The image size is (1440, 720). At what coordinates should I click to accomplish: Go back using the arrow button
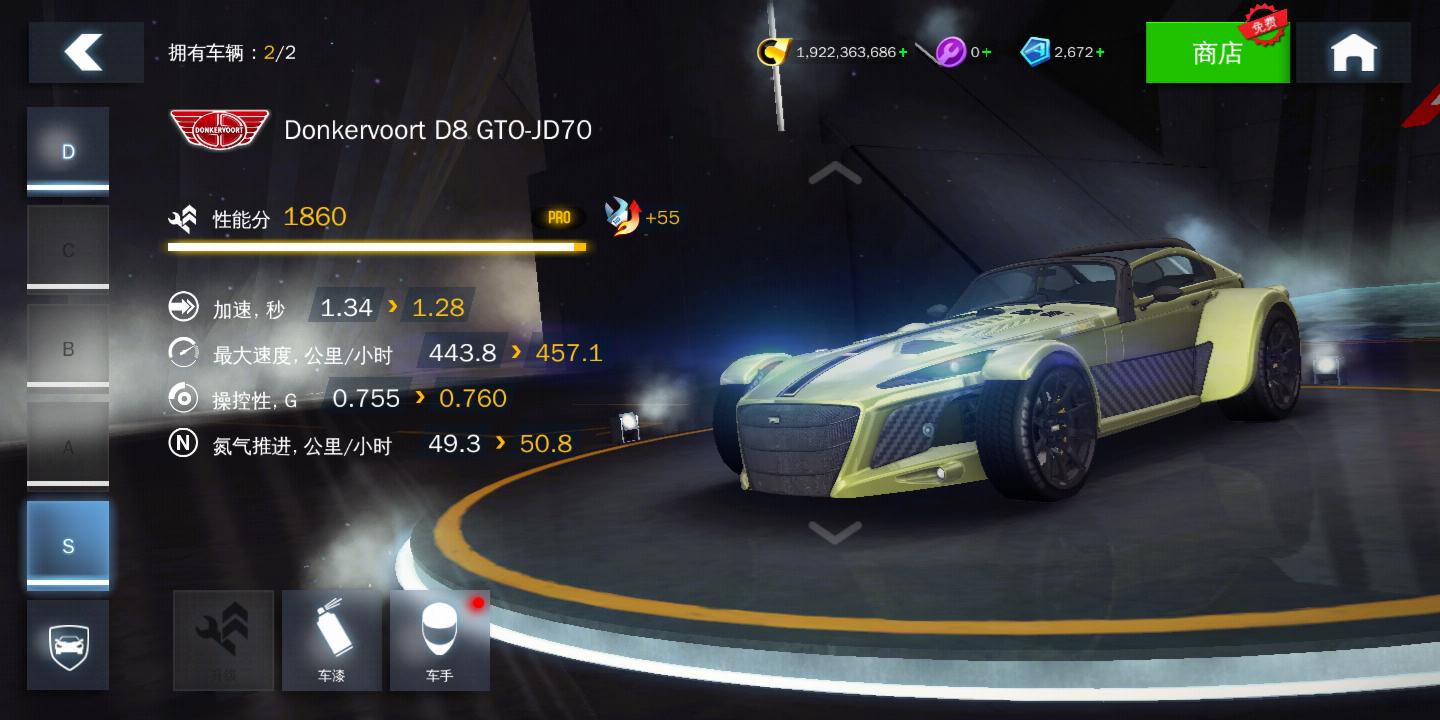point(85,52)
